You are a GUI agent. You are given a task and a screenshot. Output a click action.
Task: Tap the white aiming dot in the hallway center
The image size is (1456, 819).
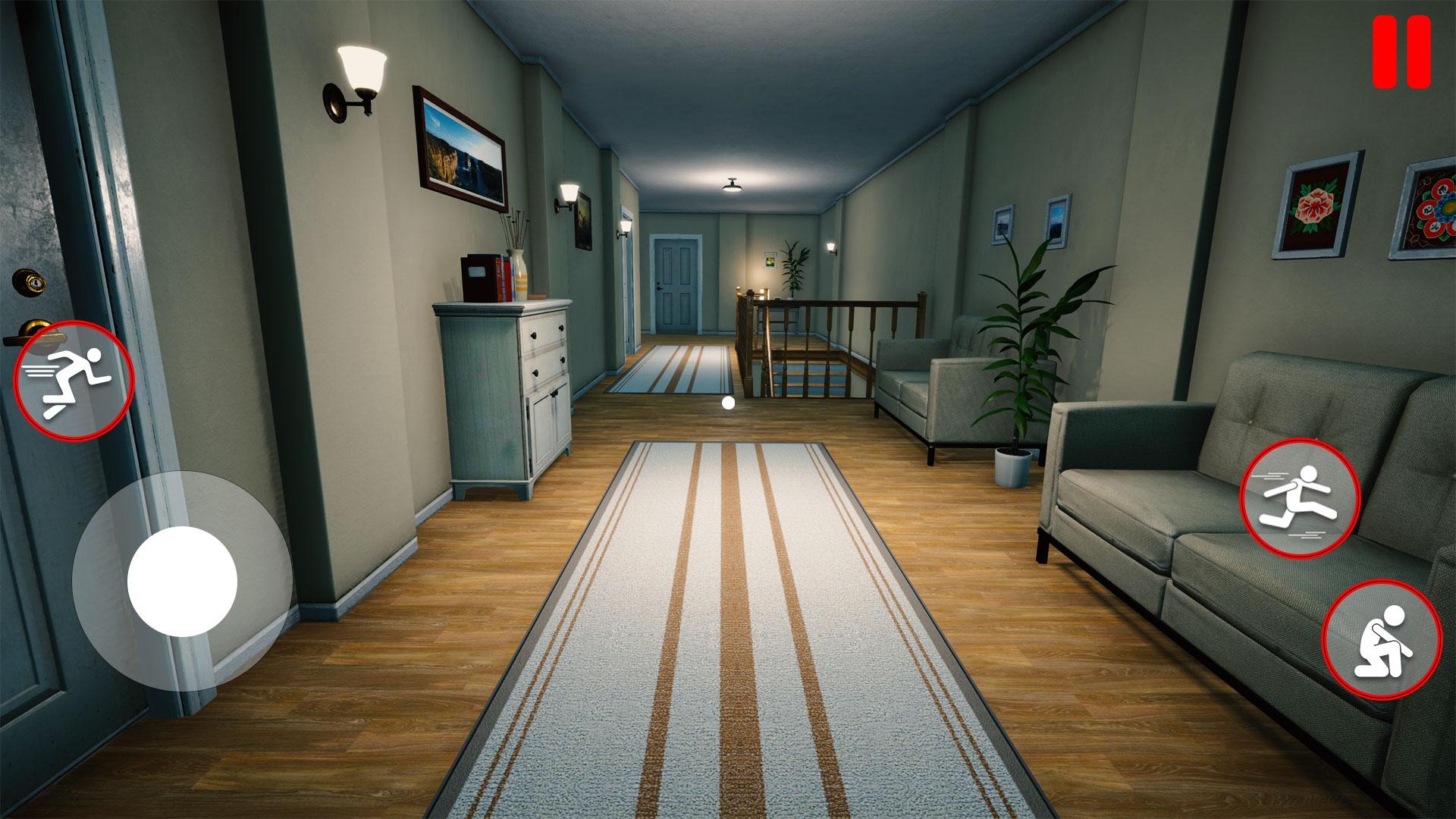coord(730,402)
